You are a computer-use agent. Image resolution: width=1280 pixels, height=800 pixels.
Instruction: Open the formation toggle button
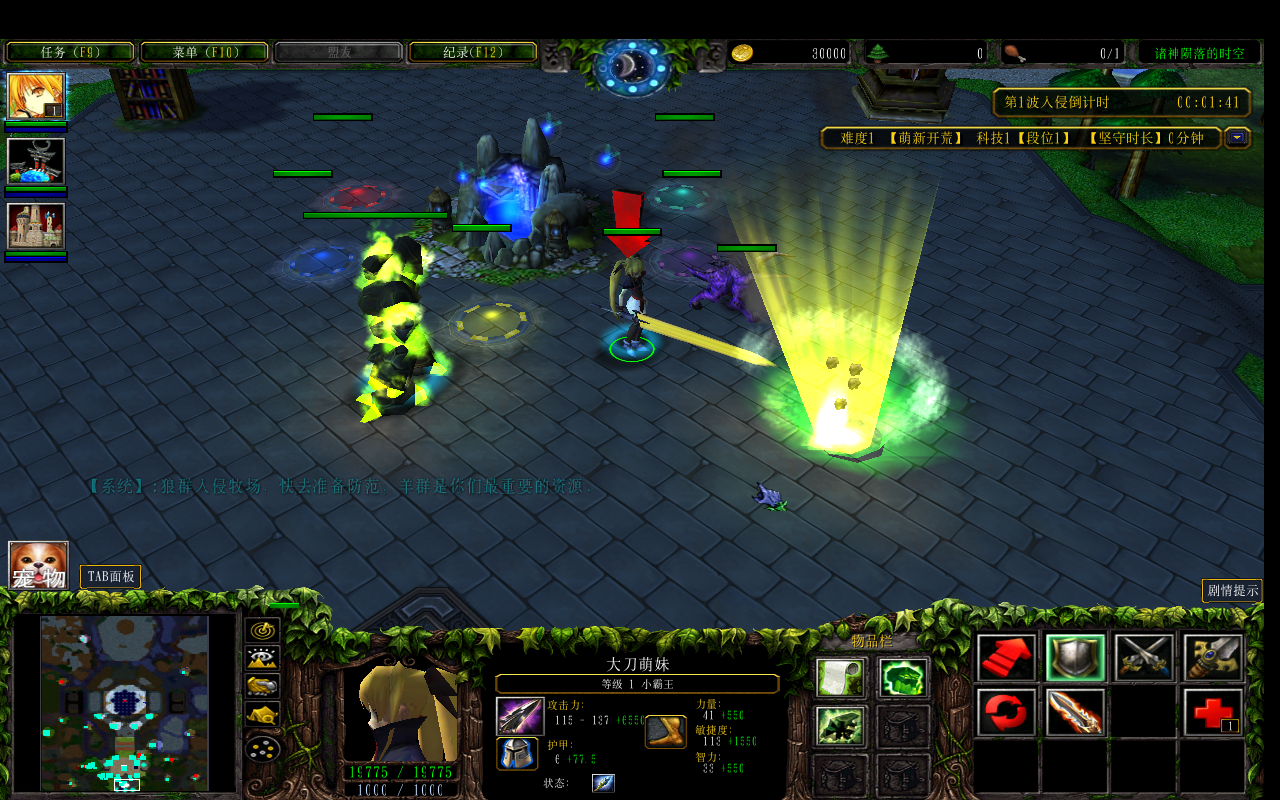point(263,748)
